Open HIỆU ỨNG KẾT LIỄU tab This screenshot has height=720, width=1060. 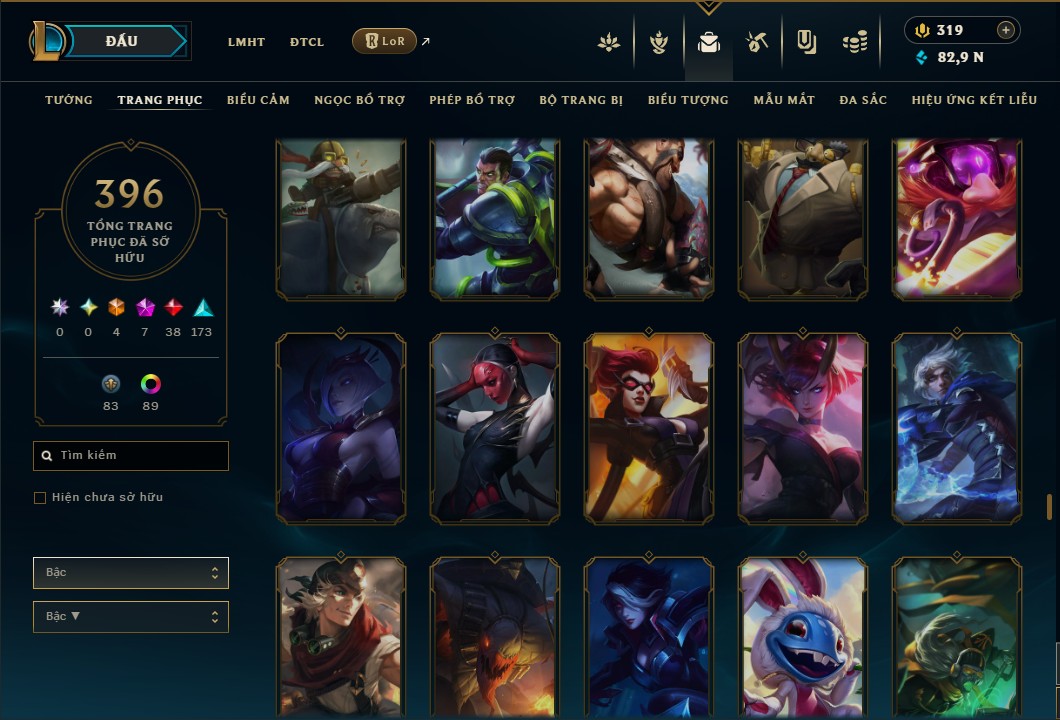(x=974, y=100)
